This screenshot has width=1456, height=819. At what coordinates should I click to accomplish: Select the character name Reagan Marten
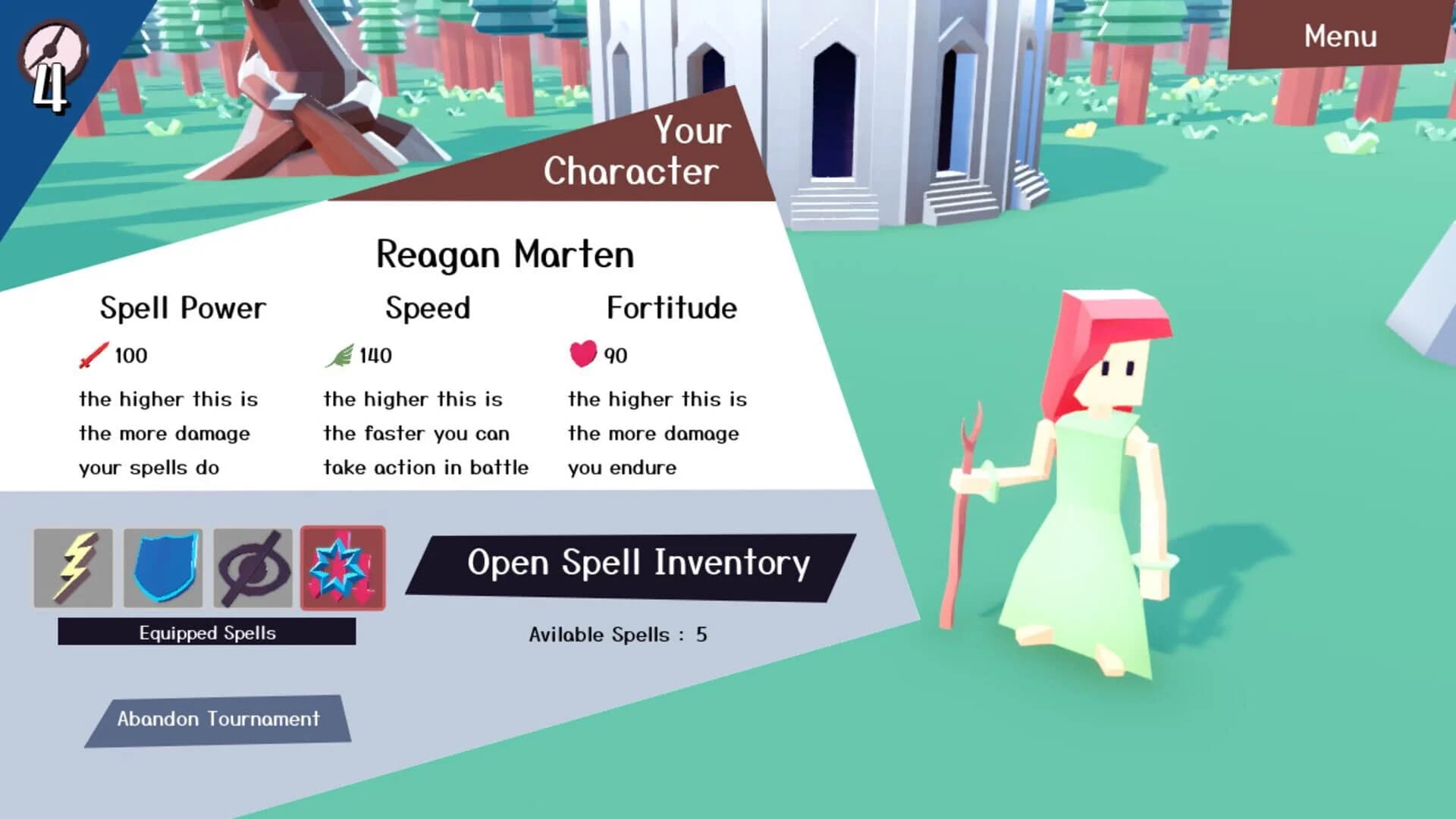504,255
